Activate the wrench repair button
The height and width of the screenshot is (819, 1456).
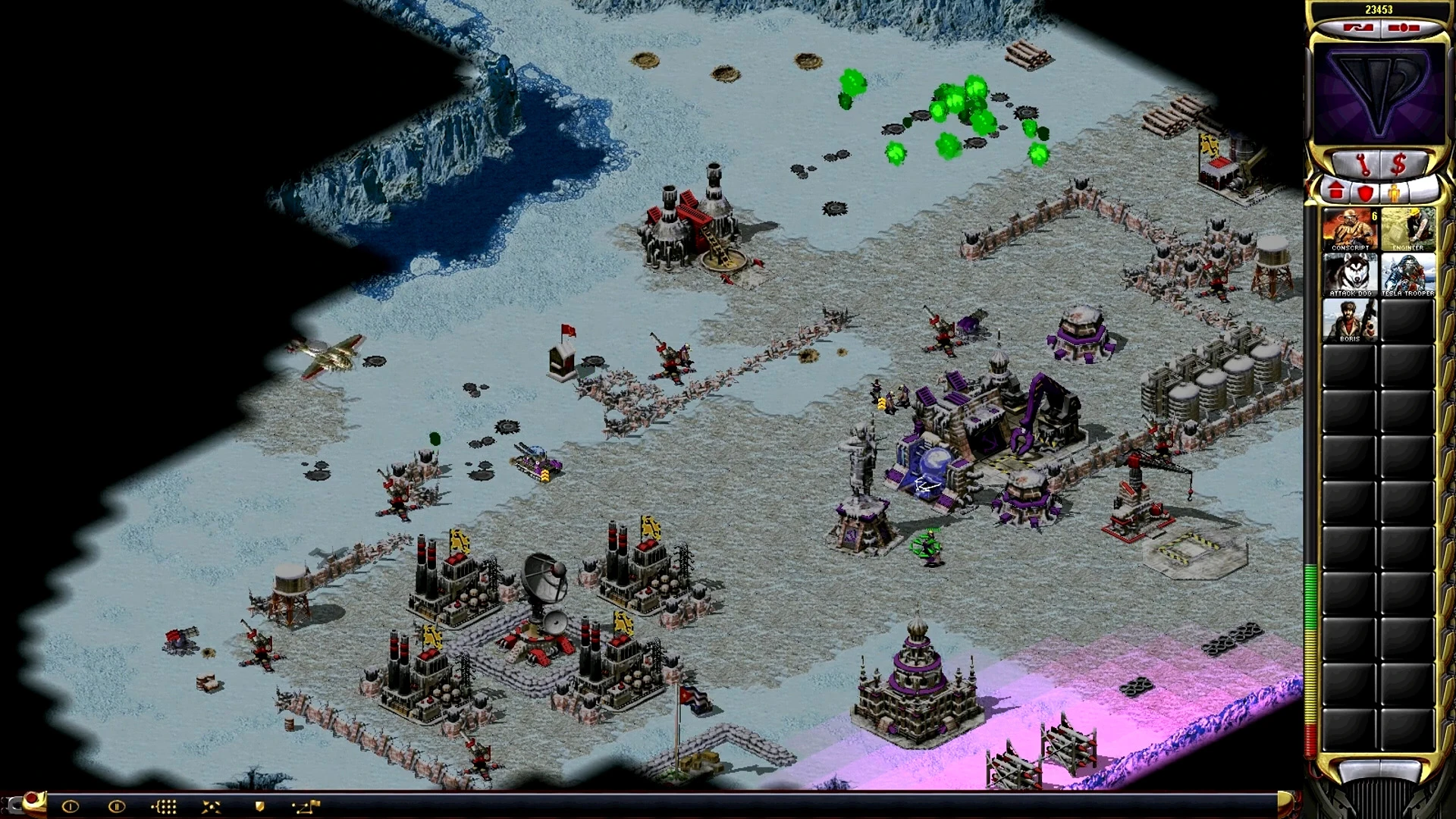(1362, 164)
